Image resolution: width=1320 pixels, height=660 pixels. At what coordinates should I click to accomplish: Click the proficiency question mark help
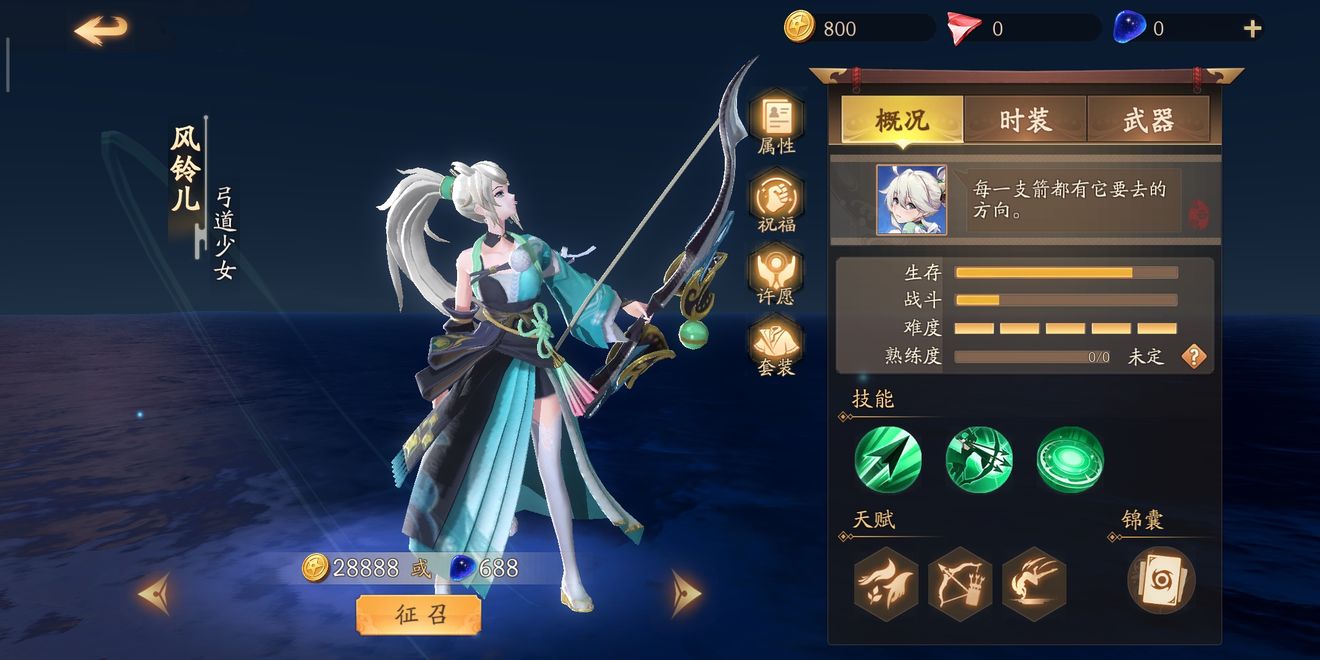coord(1194,356)
